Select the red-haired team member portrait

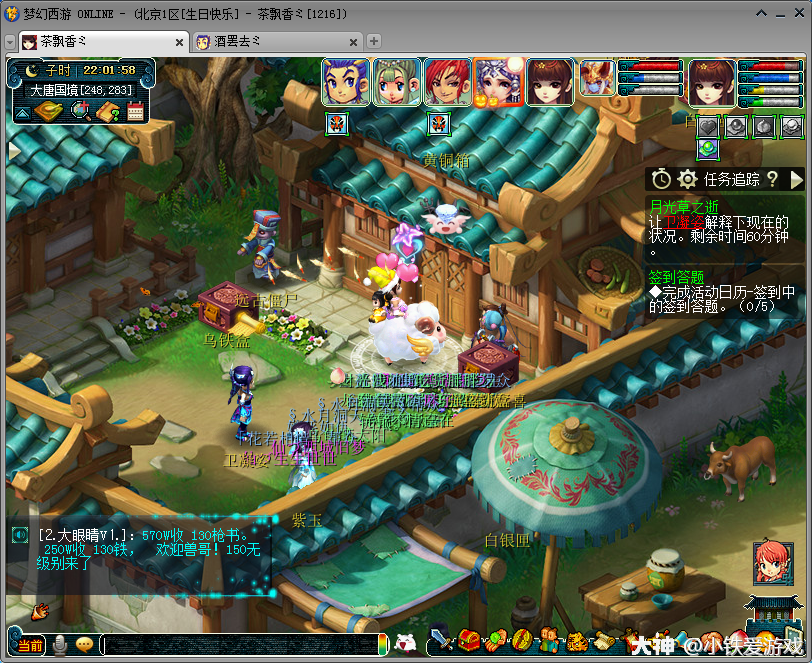[447, 82]
